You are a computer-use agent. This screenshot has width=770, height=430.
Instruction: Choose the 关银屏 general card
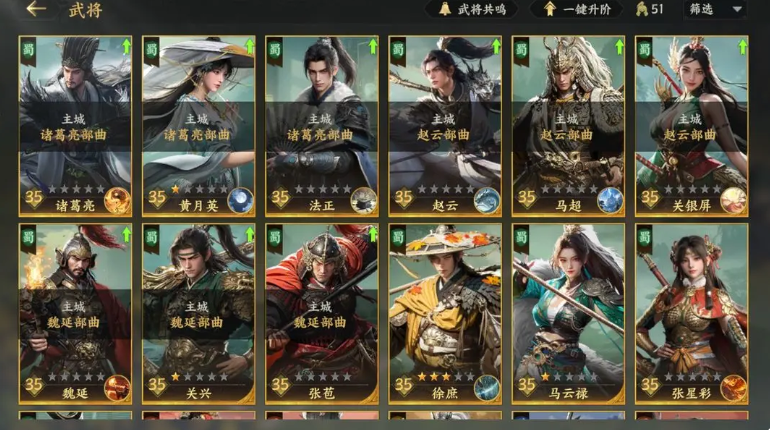[x=691, y=125]
